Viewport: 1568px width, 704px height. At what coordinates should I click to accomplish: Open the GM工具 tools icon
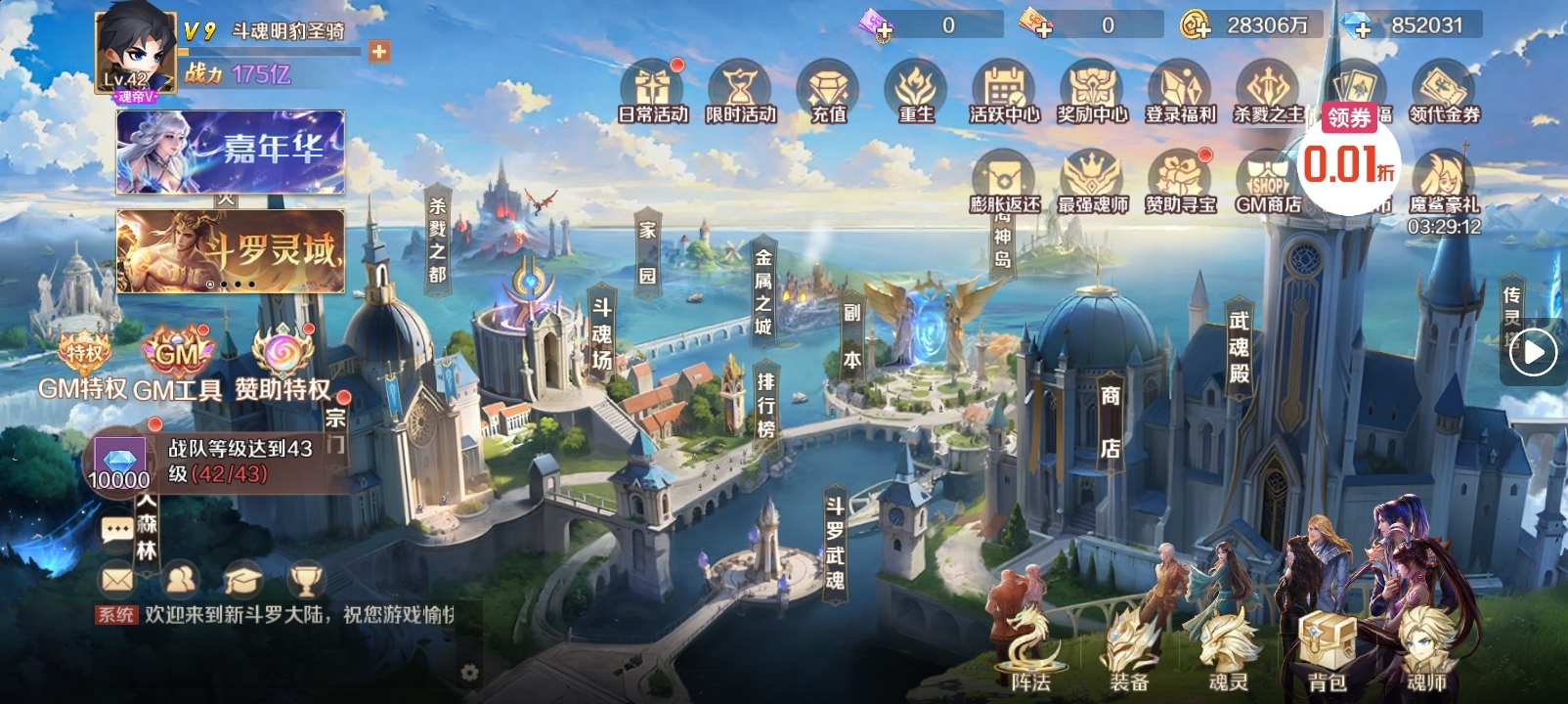178,364
